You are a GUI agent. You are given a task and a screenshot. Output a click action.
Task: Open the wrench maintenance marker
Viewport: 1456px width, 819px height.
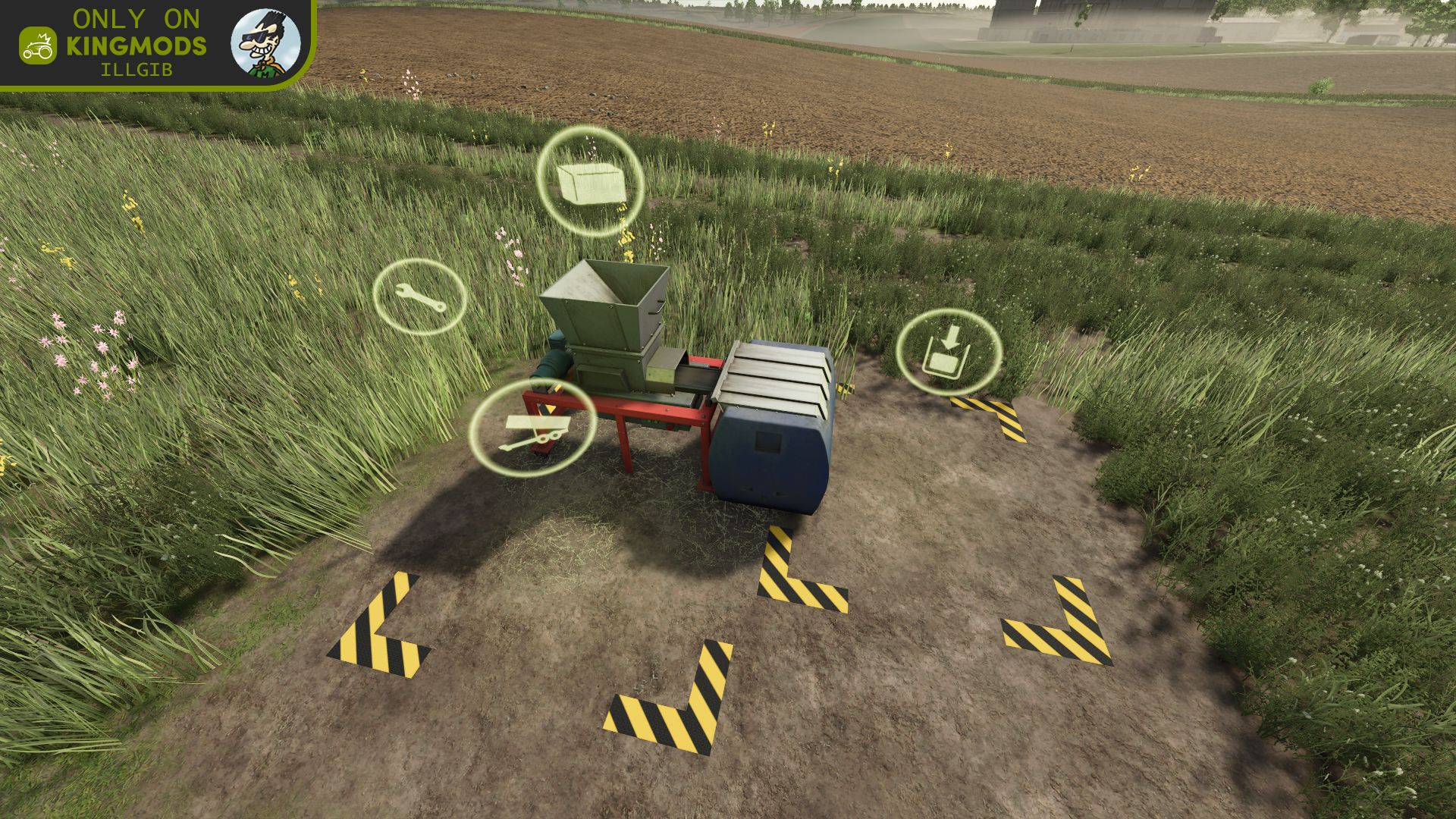point(419,297)
